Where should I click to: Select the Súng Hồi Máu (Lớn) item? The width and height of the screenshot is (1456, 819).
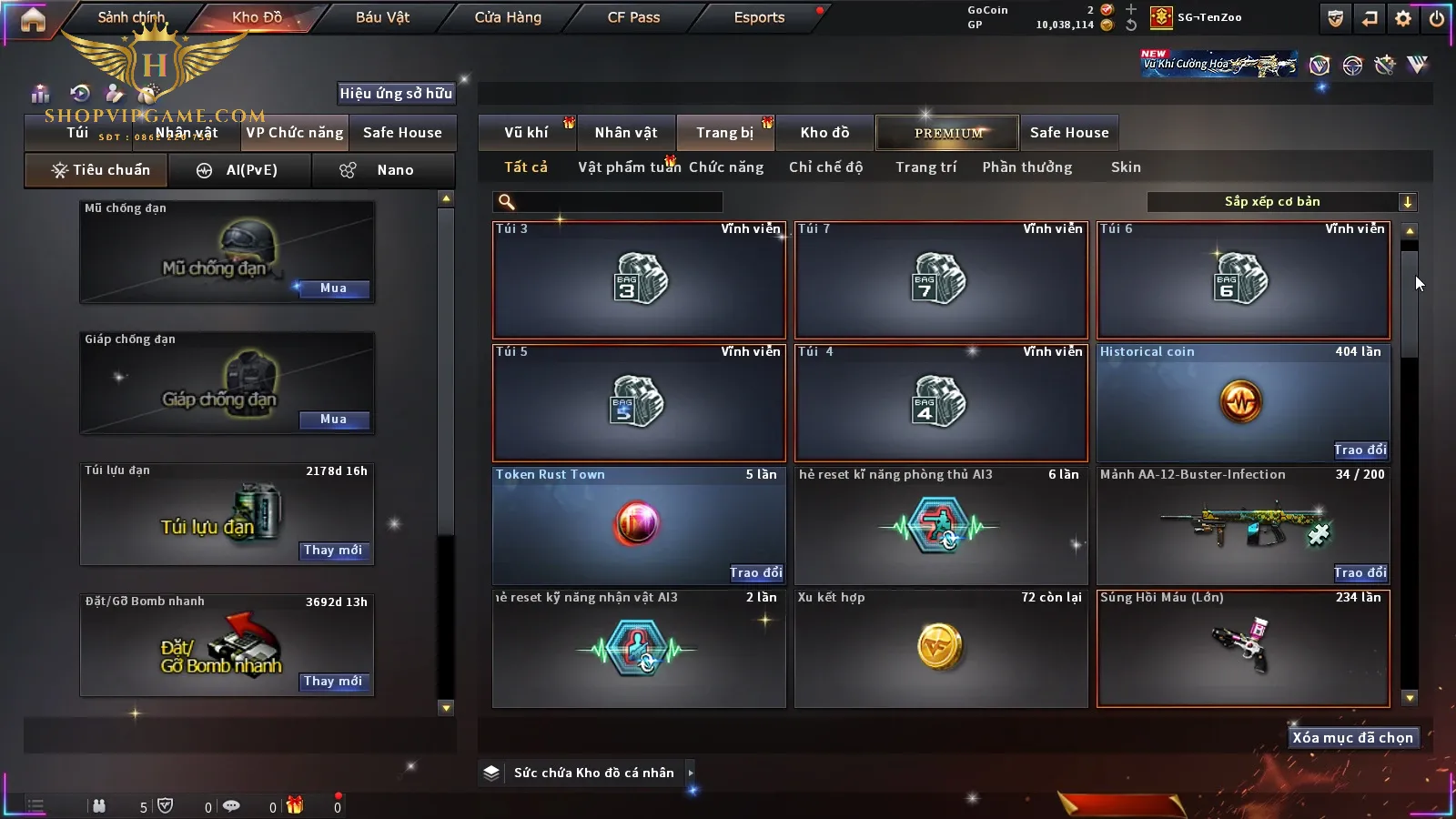click(x=1243, y=649)
